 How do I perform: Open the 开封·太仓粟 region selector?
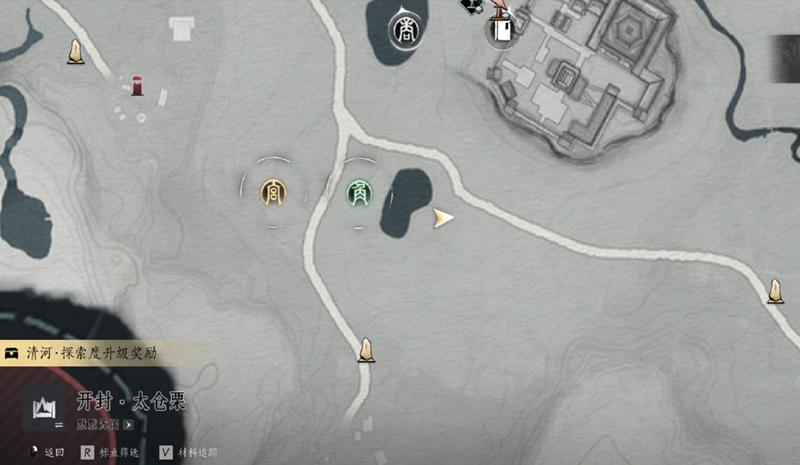(44, 409)
